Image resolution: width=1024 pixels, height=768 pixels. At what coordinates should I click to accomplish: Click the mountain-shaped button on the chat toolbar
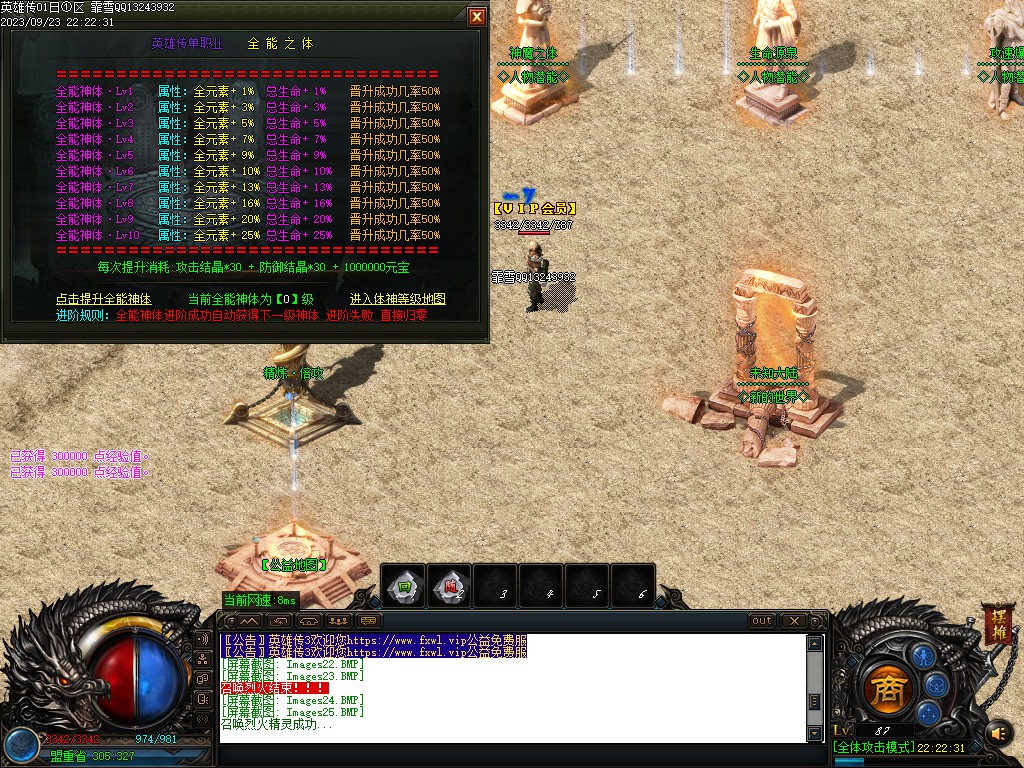coord(249,621)
